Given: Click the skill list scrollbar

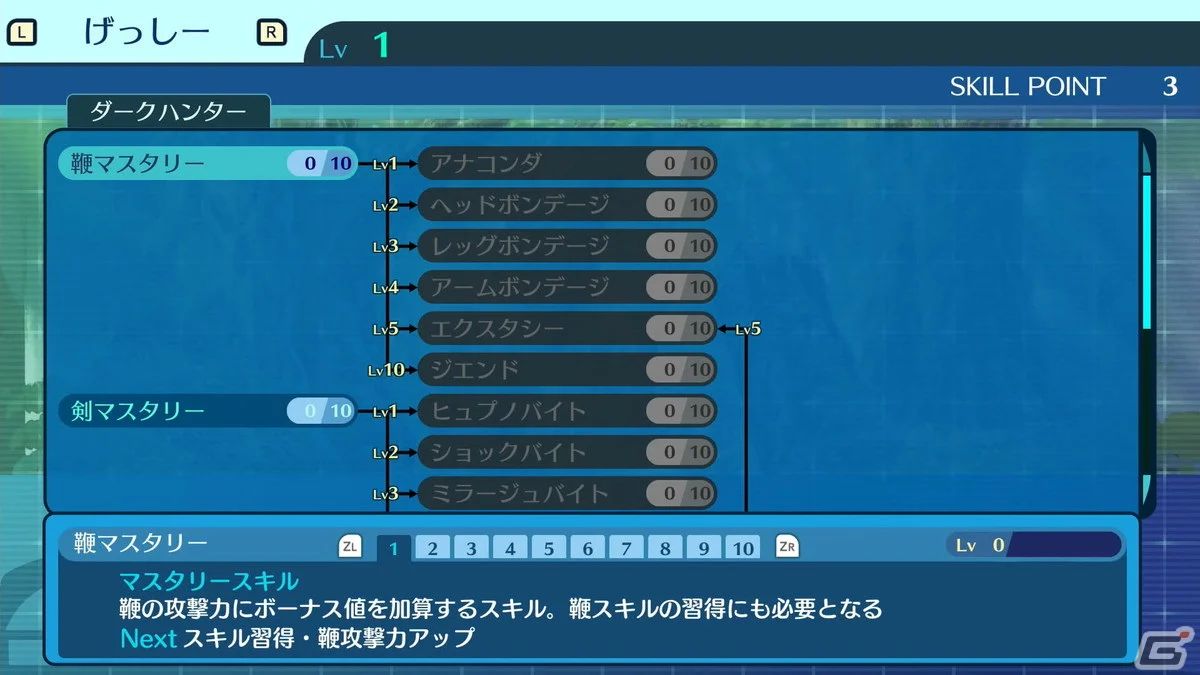Looking at the screenshot, I should click(x=1147, y=250).
